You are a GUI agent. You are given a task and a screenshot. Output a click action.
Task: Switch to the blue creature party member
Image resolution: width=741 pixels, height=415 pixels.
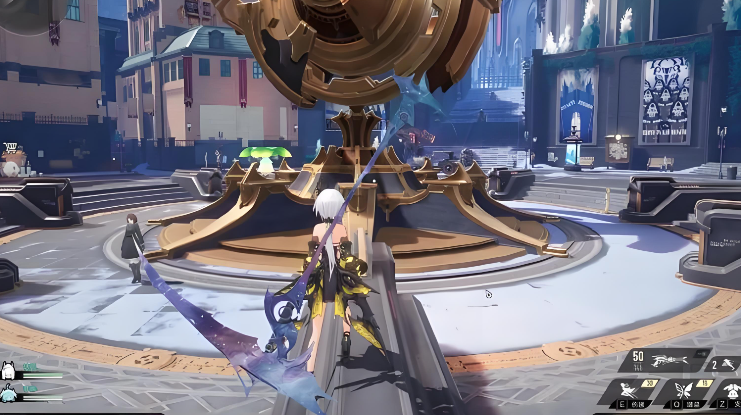point(7,391)
